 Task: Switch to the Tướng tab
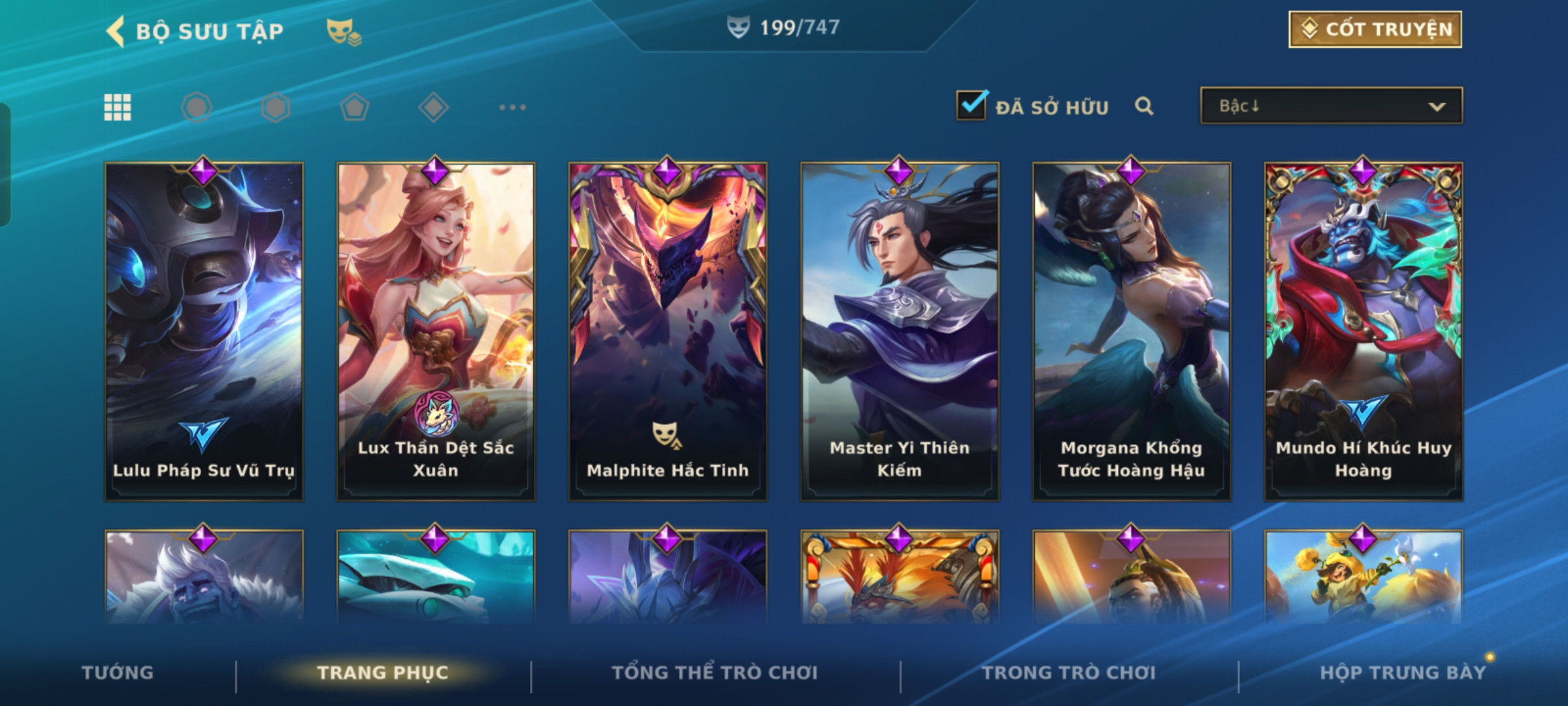coord(118,673)
